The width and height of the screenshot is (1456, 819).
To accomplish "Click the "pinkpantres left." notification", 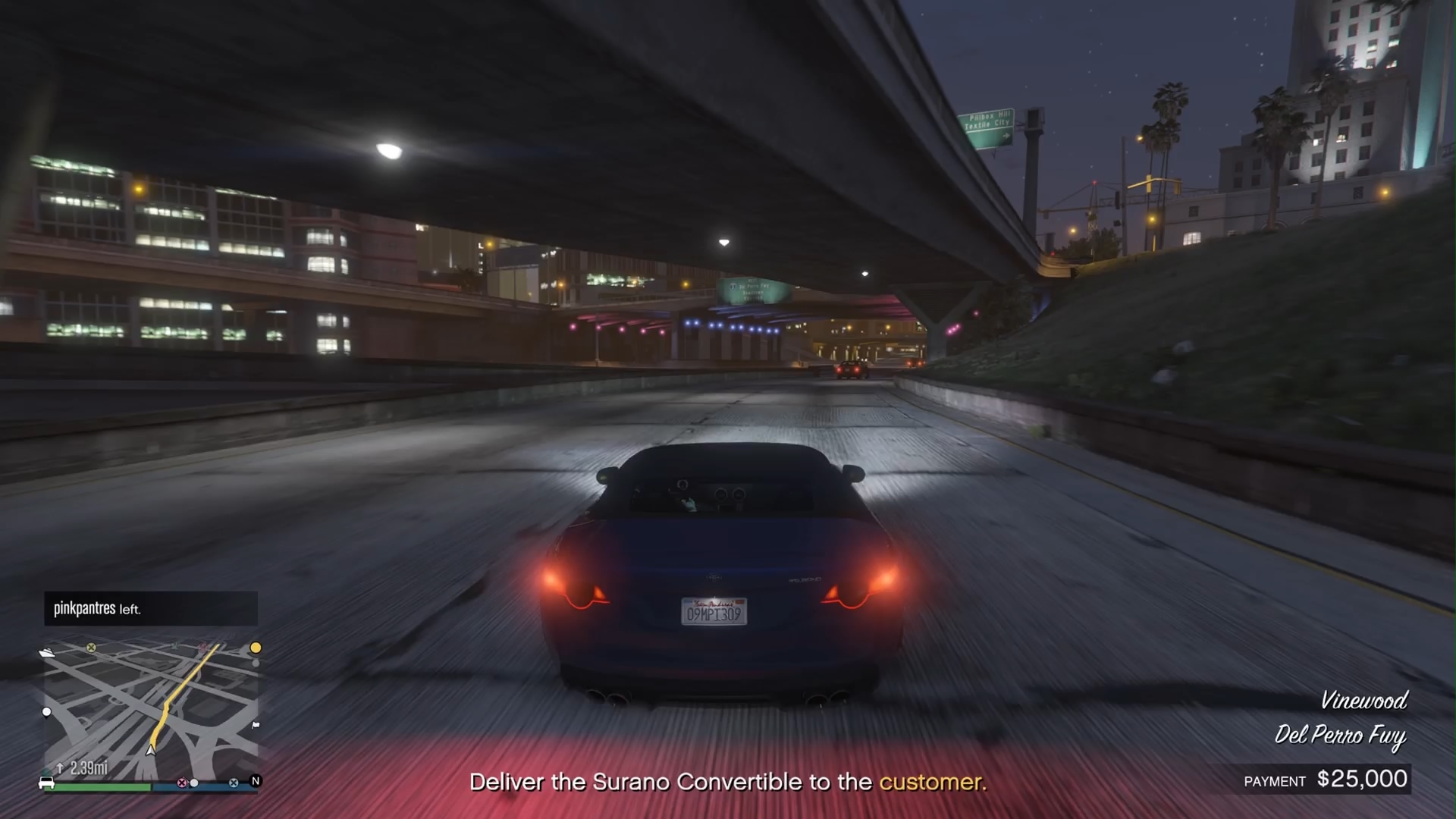I will tap(150, 609).
